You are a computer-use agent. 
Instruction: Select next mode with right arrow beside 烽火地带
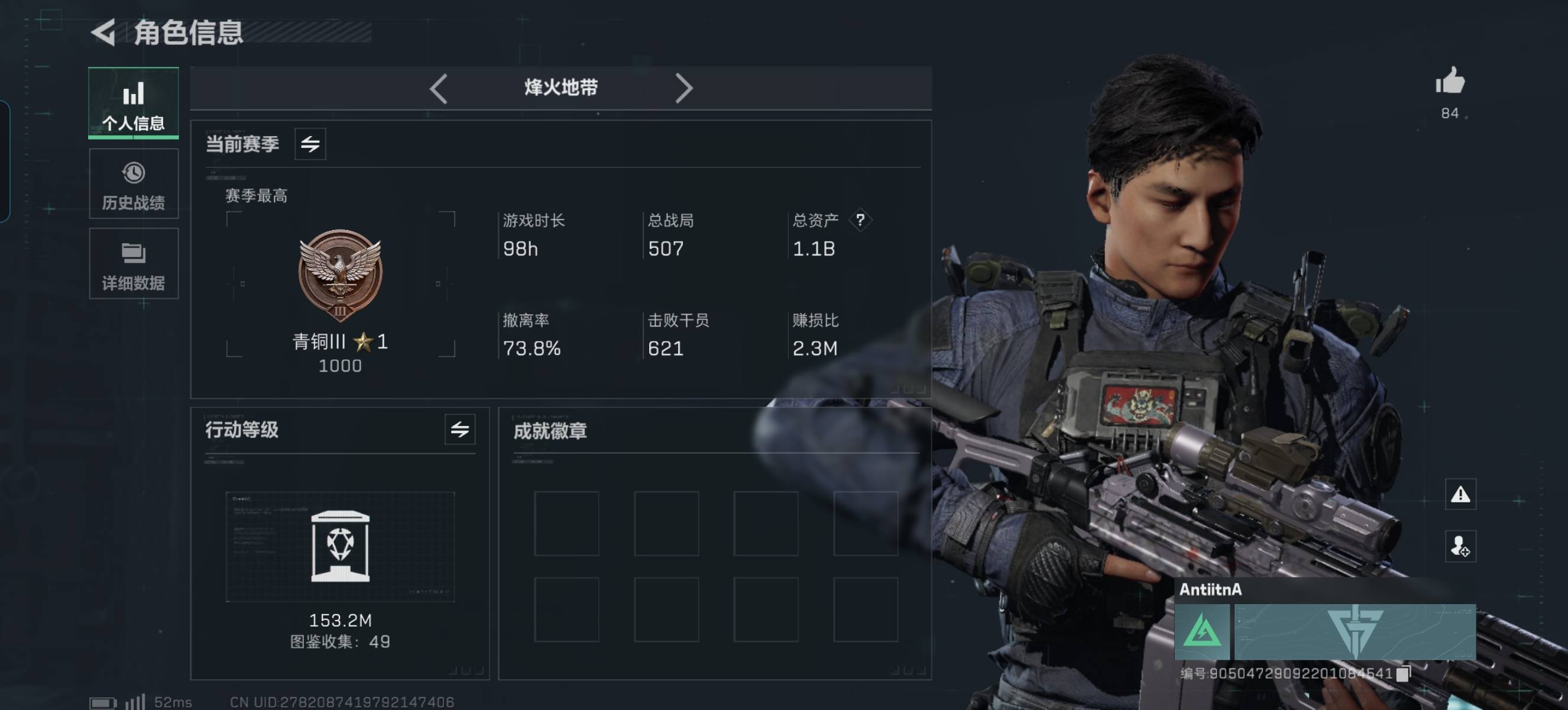[x=683, y=88]
